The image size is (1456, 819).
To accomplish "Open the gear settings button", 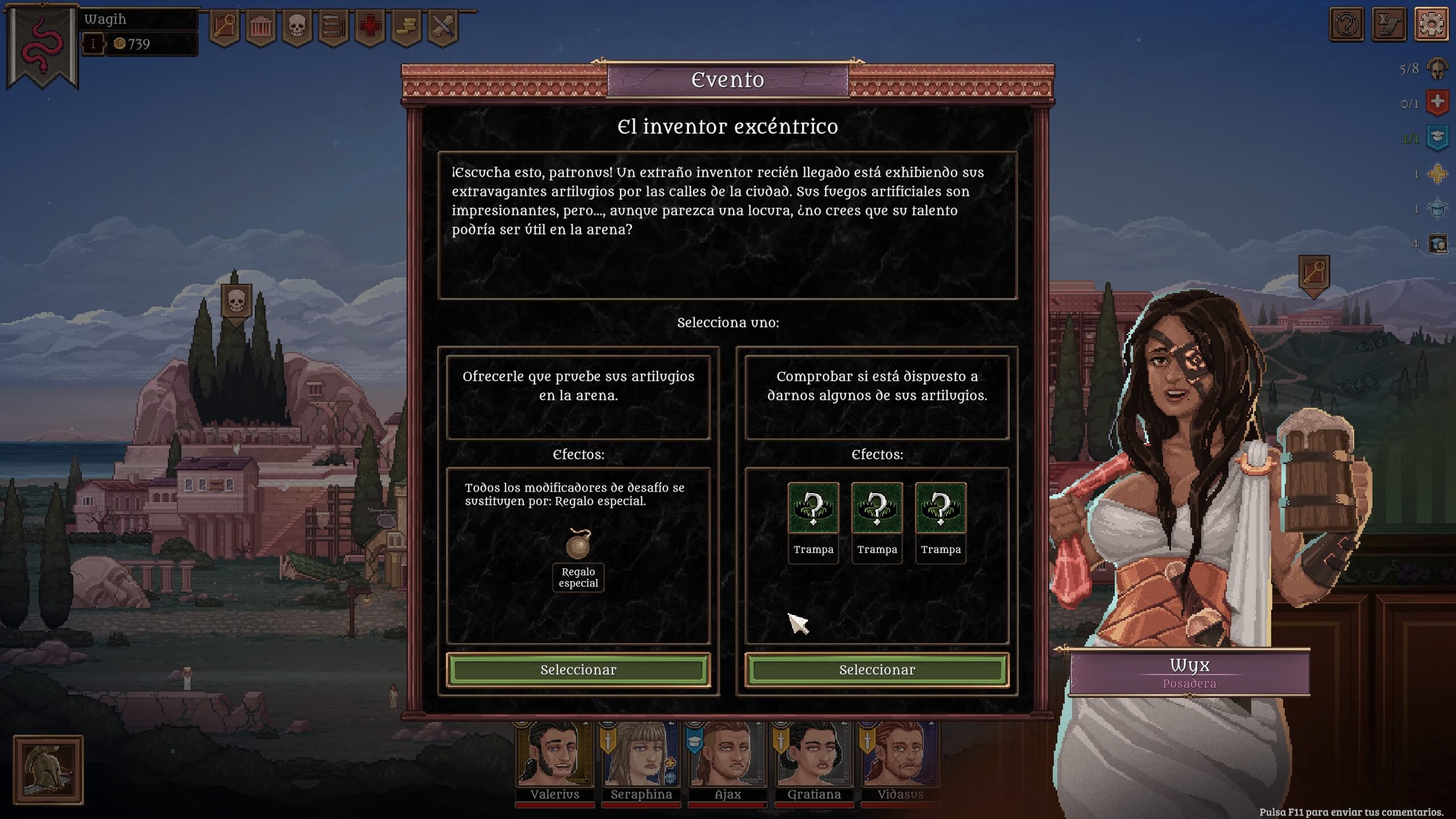I will (1431, 24).
